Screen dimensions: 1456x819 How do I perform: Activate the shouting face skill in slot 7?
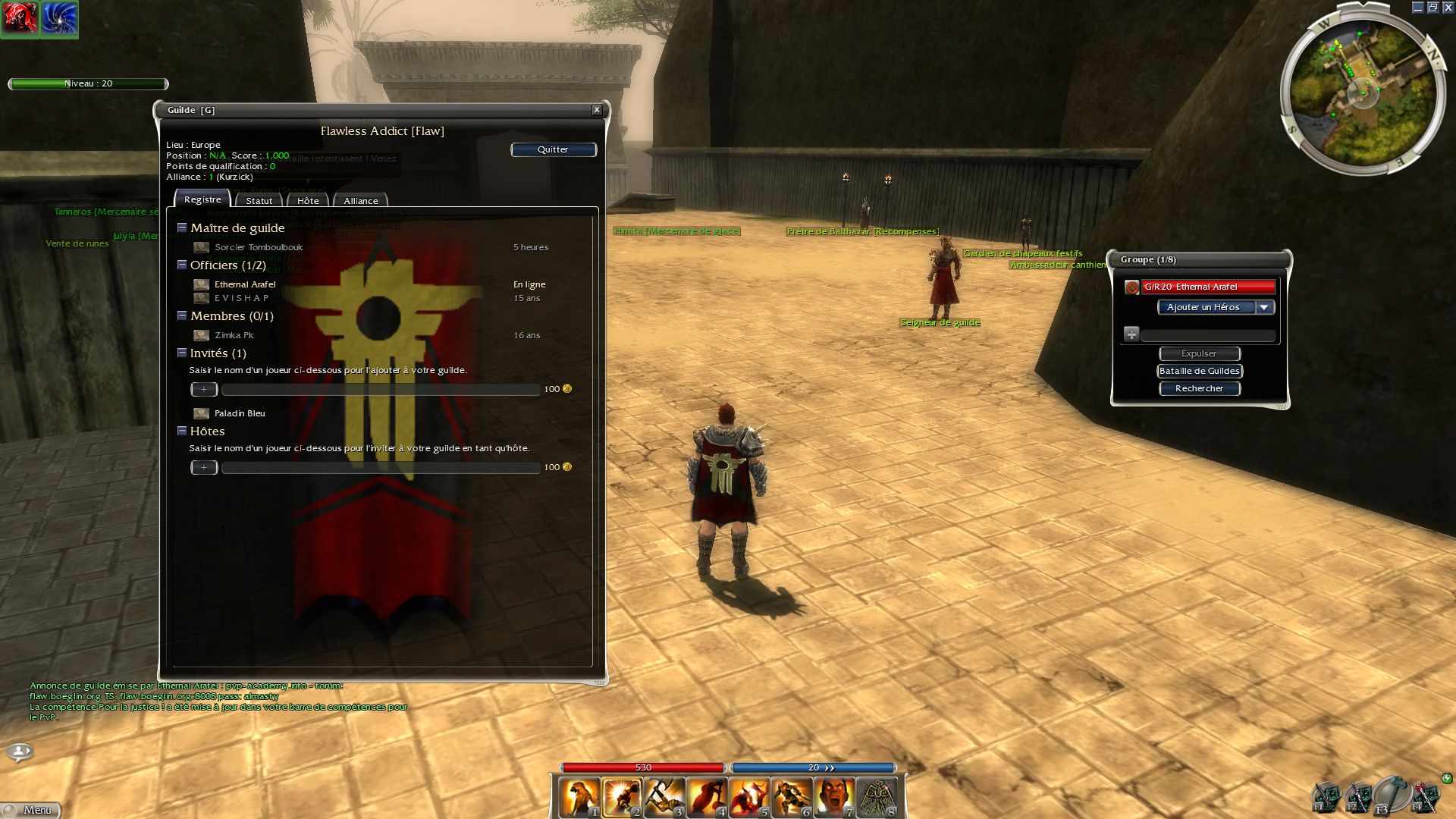[x=834, y=798]
